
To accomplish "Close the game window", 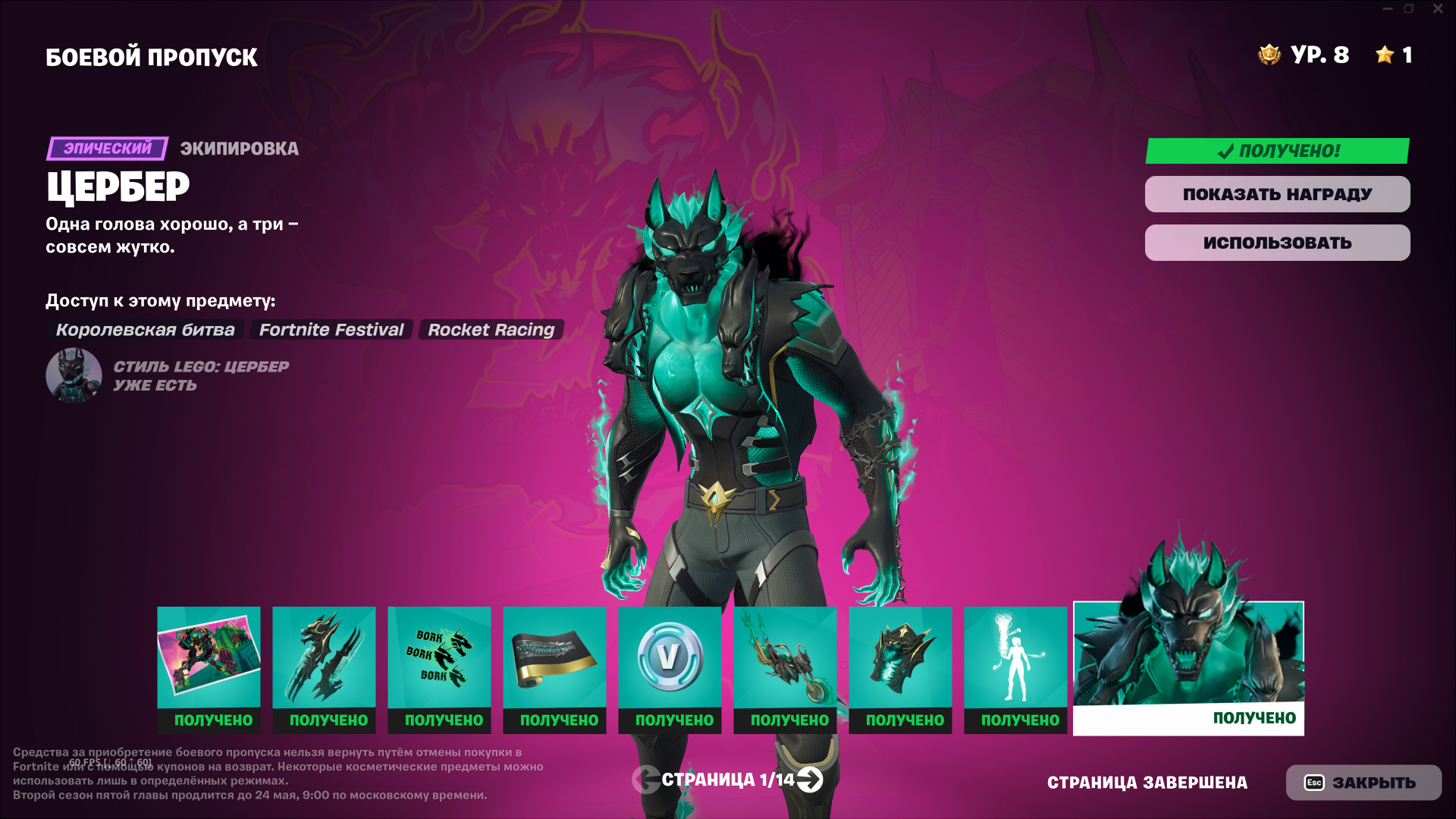I will point(1437,9).
